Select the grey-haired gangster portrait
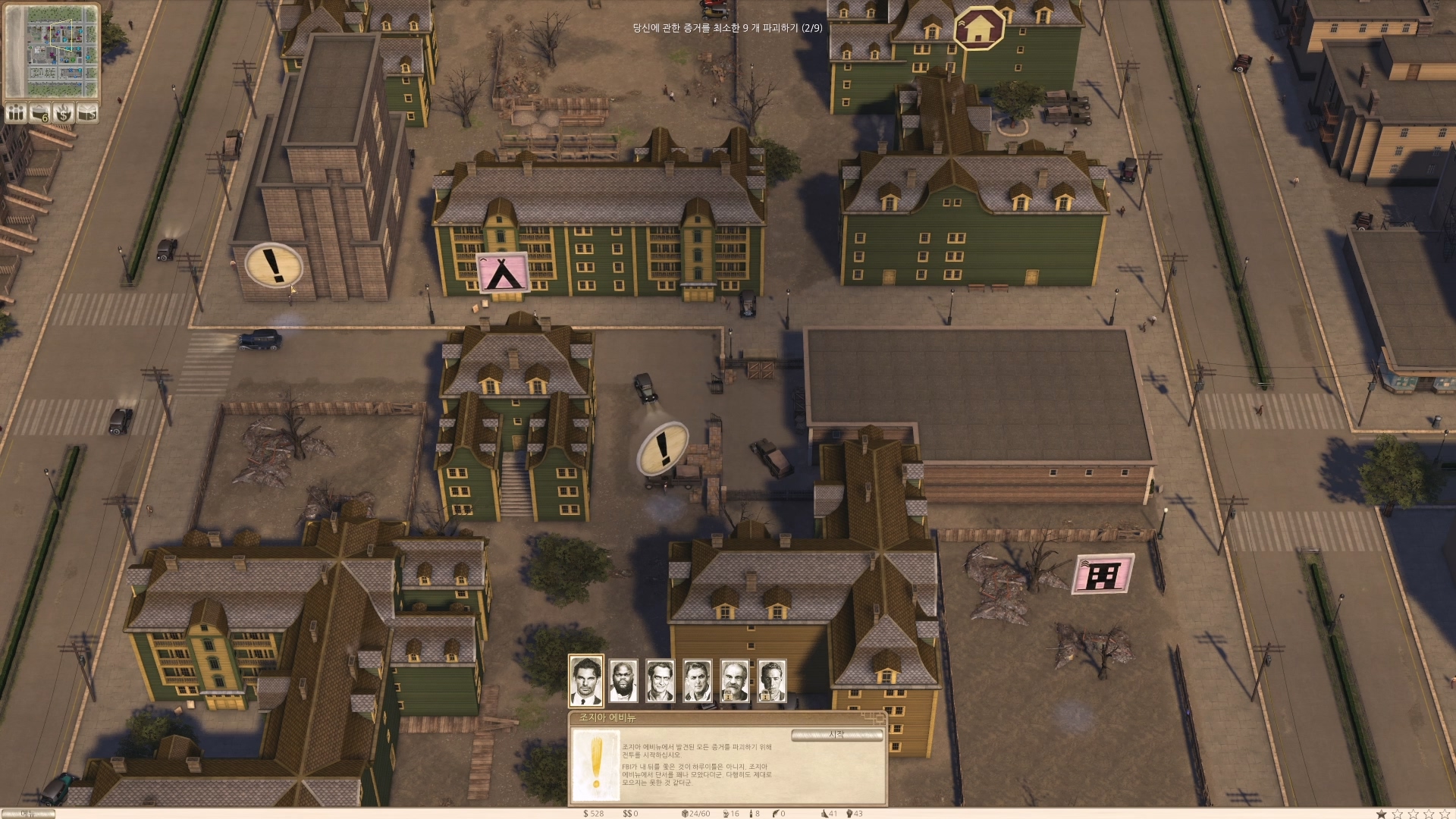The width and height of the screenshot is (1456, 819). click(x=698, y=680)
